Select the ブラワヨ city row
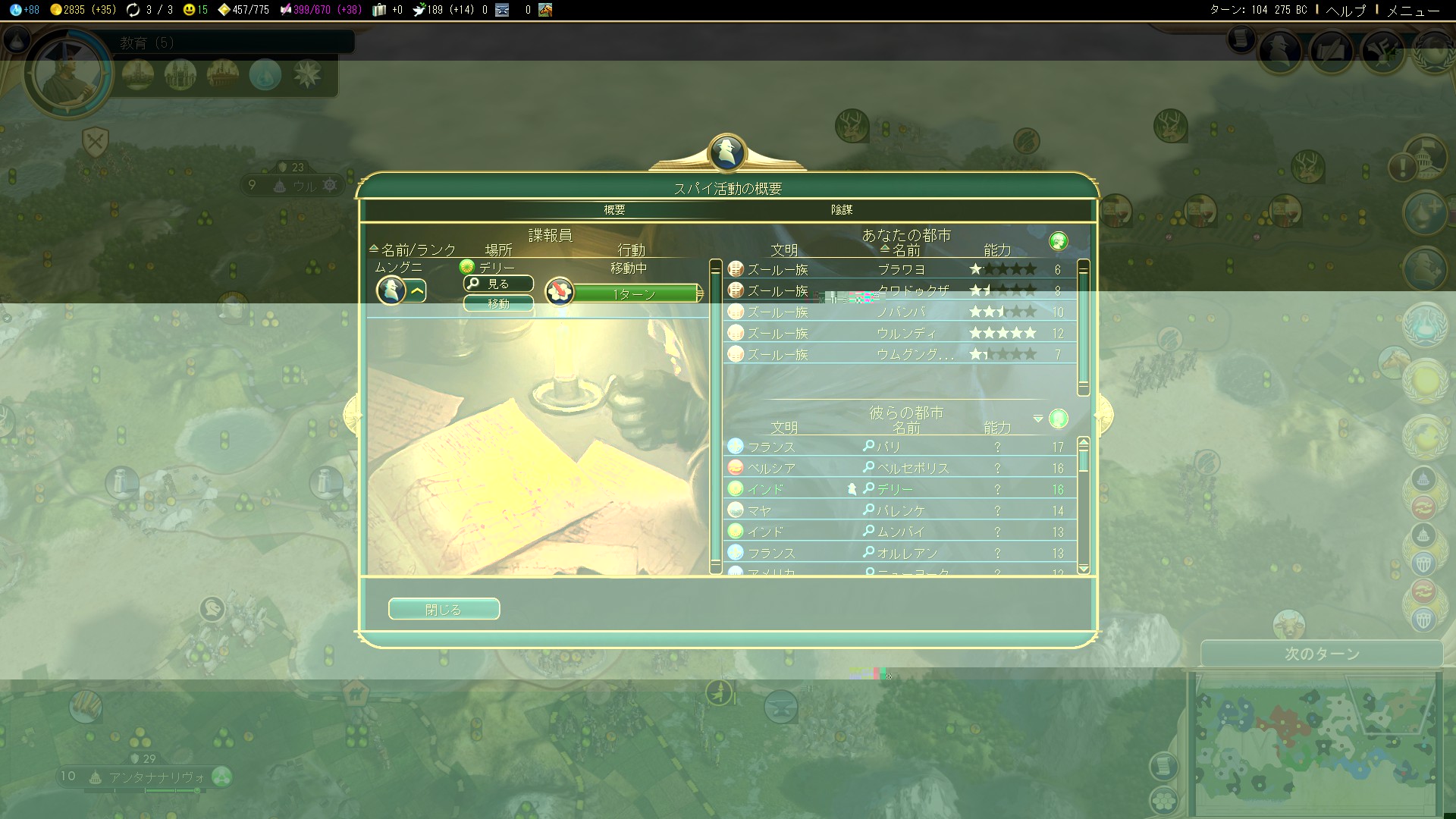This screenshot has height=819, width=1456. tap(900, 269)
